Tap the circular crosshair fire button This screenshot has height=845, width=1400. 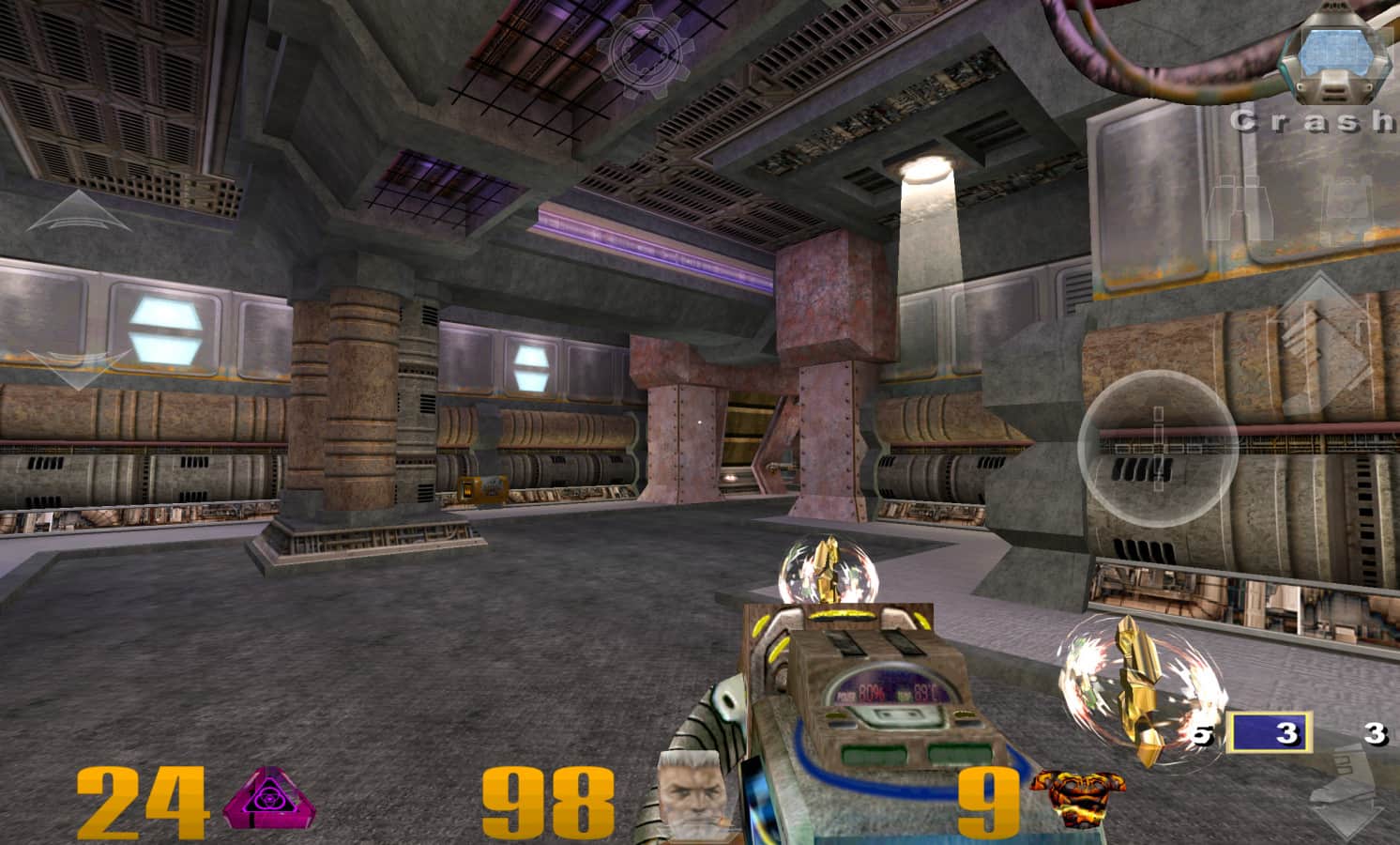point(1158,448)
